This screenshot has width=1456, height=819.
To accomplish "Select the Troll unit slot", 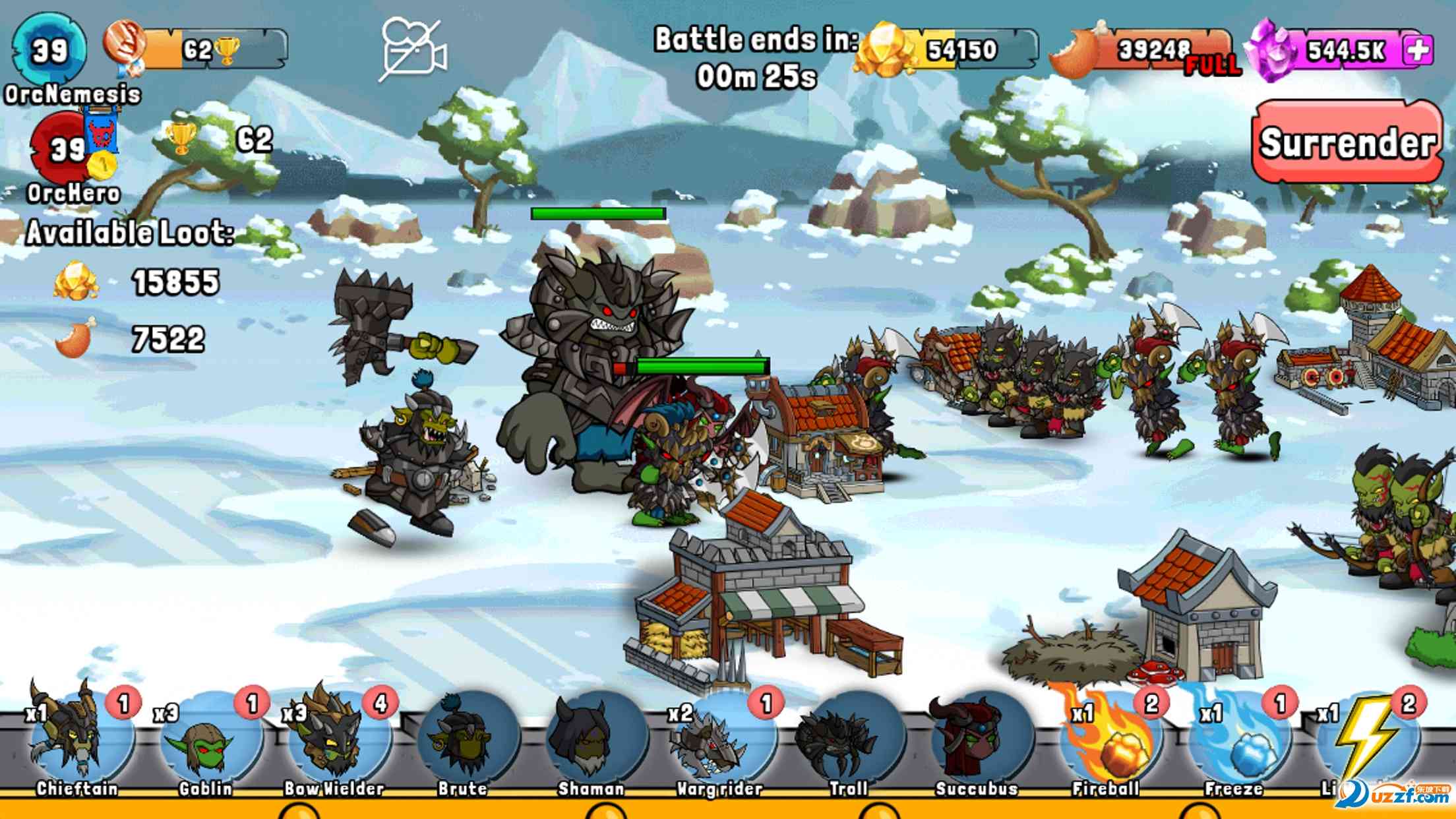I will (848, 742).
